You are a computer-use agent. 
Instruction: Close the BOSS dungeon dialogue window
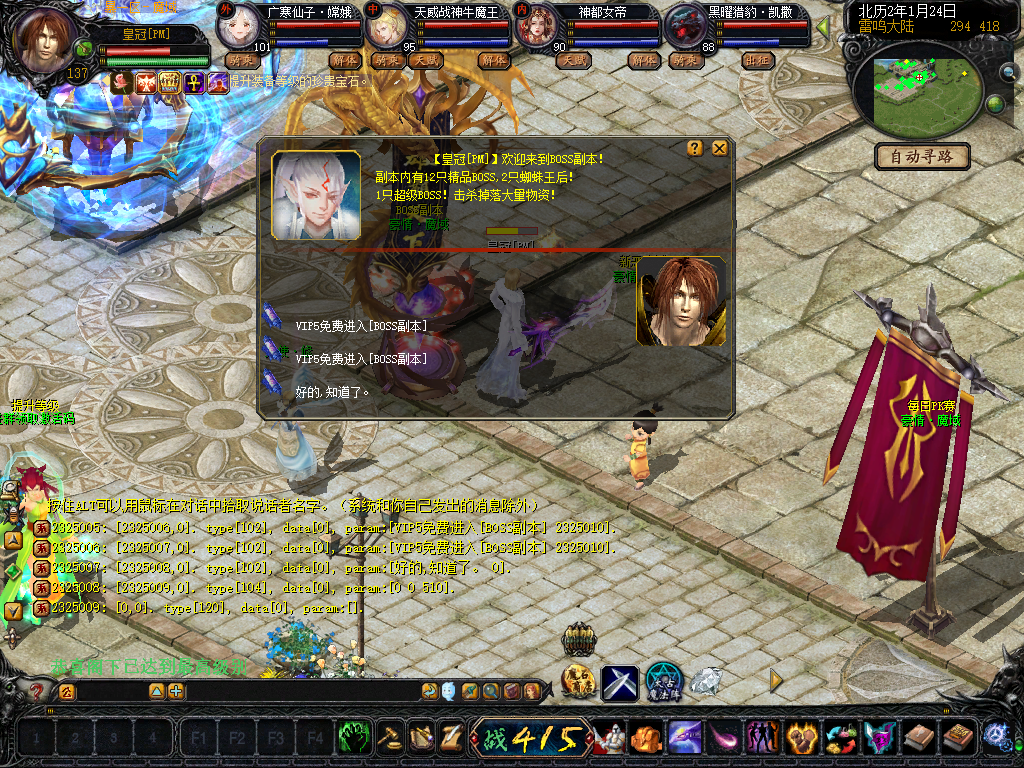(x=719, y=148)
